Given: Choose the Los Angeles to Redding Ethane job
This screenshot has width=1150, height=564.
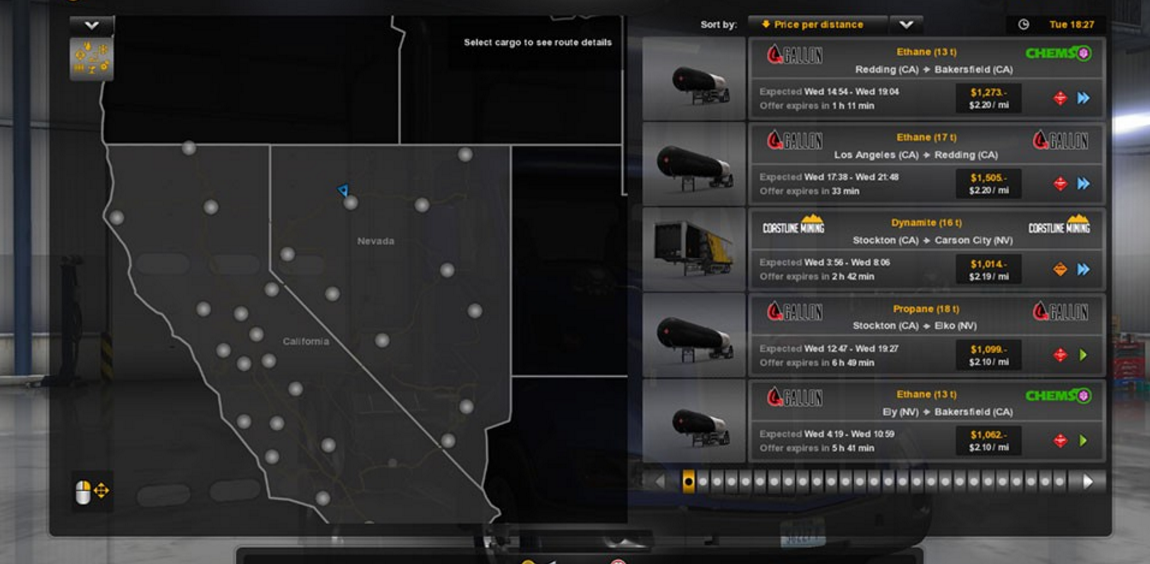Looking at the screenshot, I should point(925,163).
